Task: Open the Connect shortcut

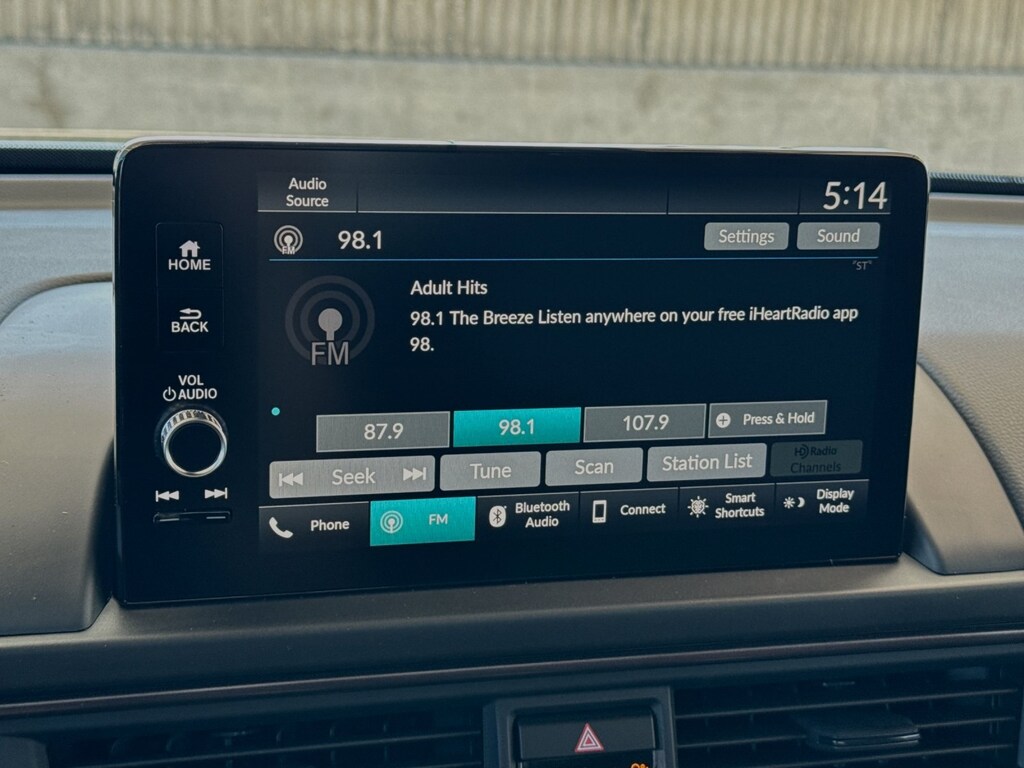Action: (629, 510)
